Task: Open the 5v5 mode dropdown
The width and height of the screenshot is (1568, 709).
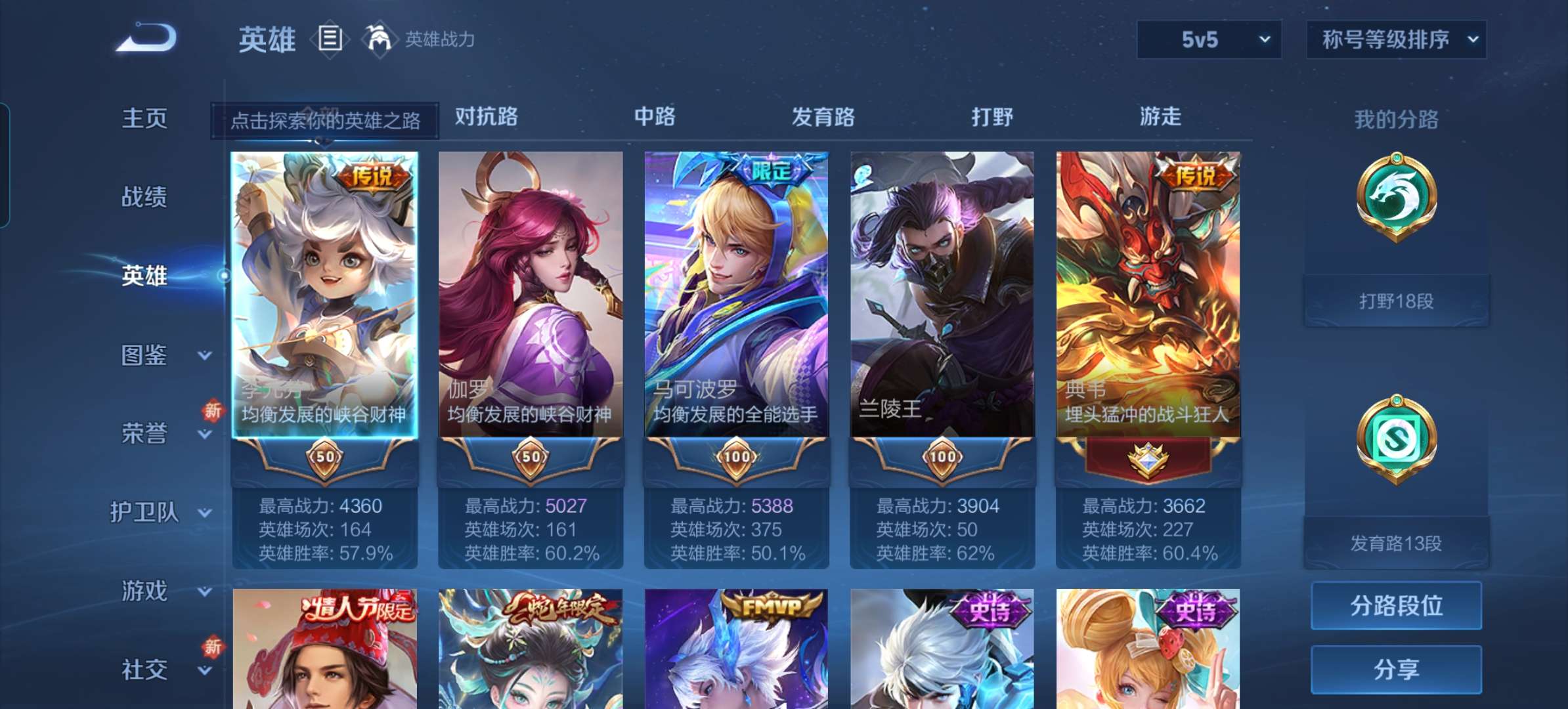Action: [x=1208, y=39]
